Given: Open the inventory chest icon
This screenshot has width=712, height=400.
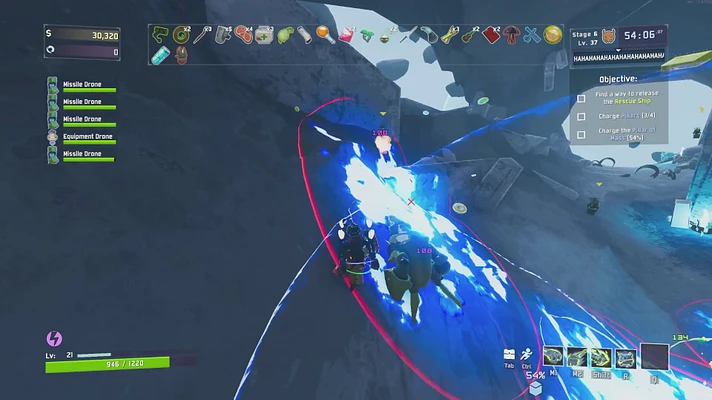Looking at the screenshot, I should click(510, 355).
